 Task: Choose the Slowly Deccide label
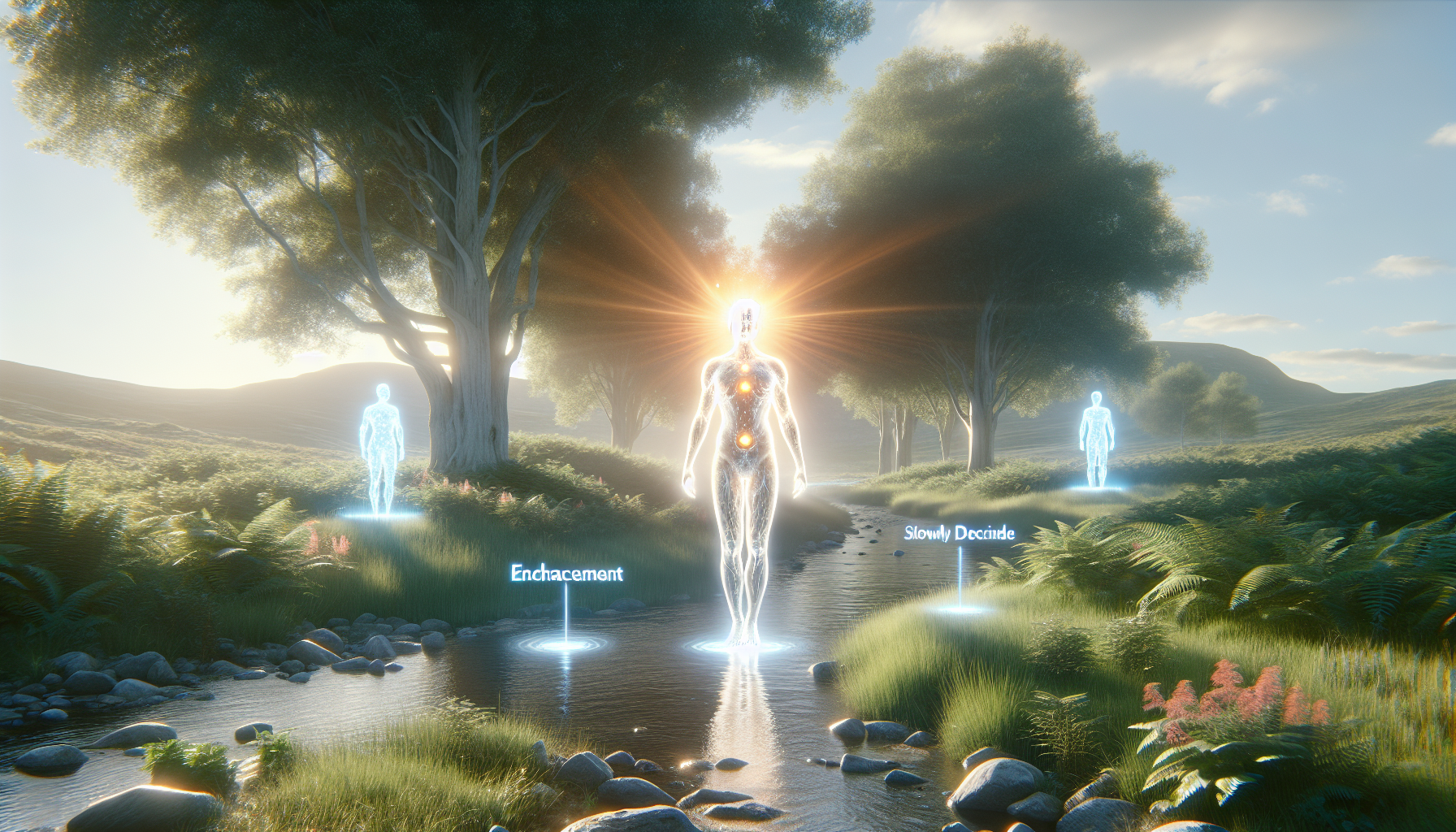pos(959,534)
